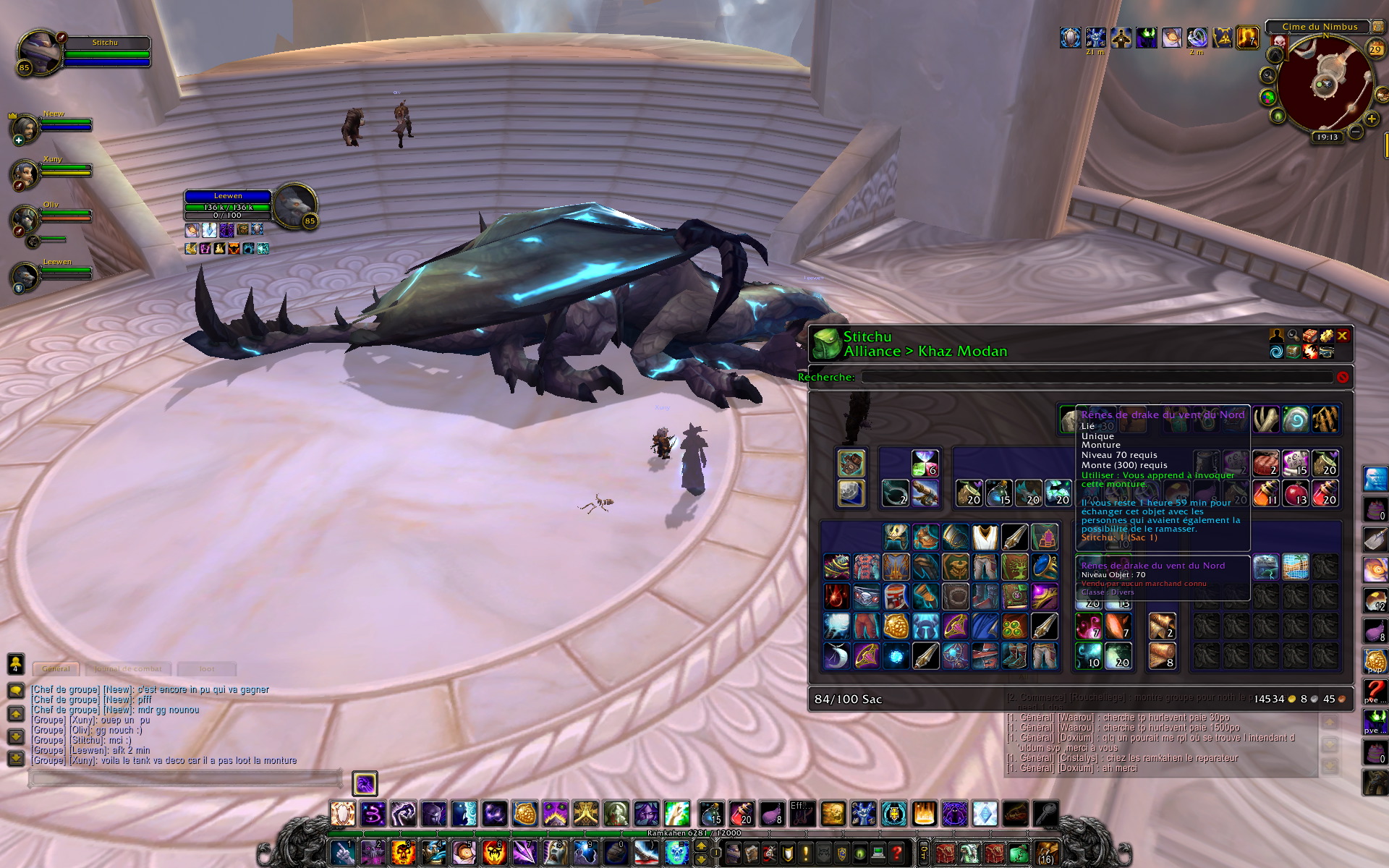
Task: Open the loot chat tab
Action: coord(207,668)
